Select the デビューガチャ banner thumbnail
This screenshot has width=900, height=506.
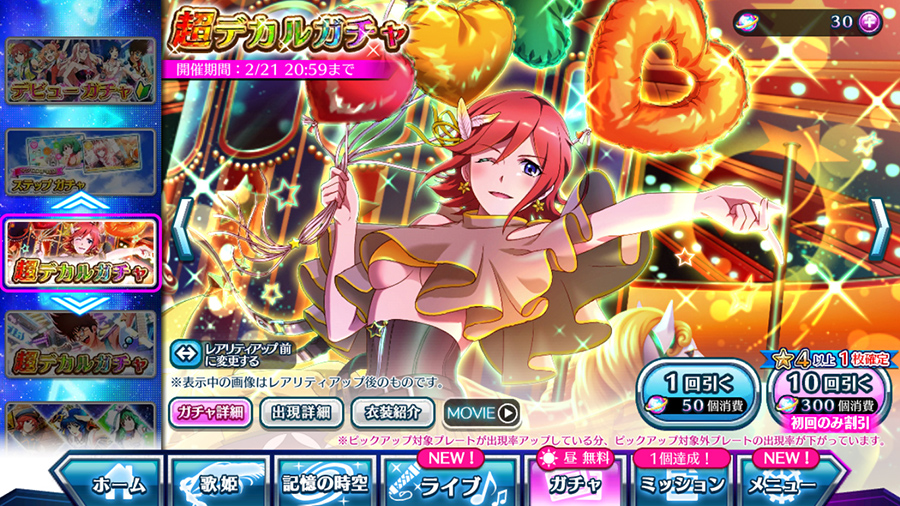(81, 72)
